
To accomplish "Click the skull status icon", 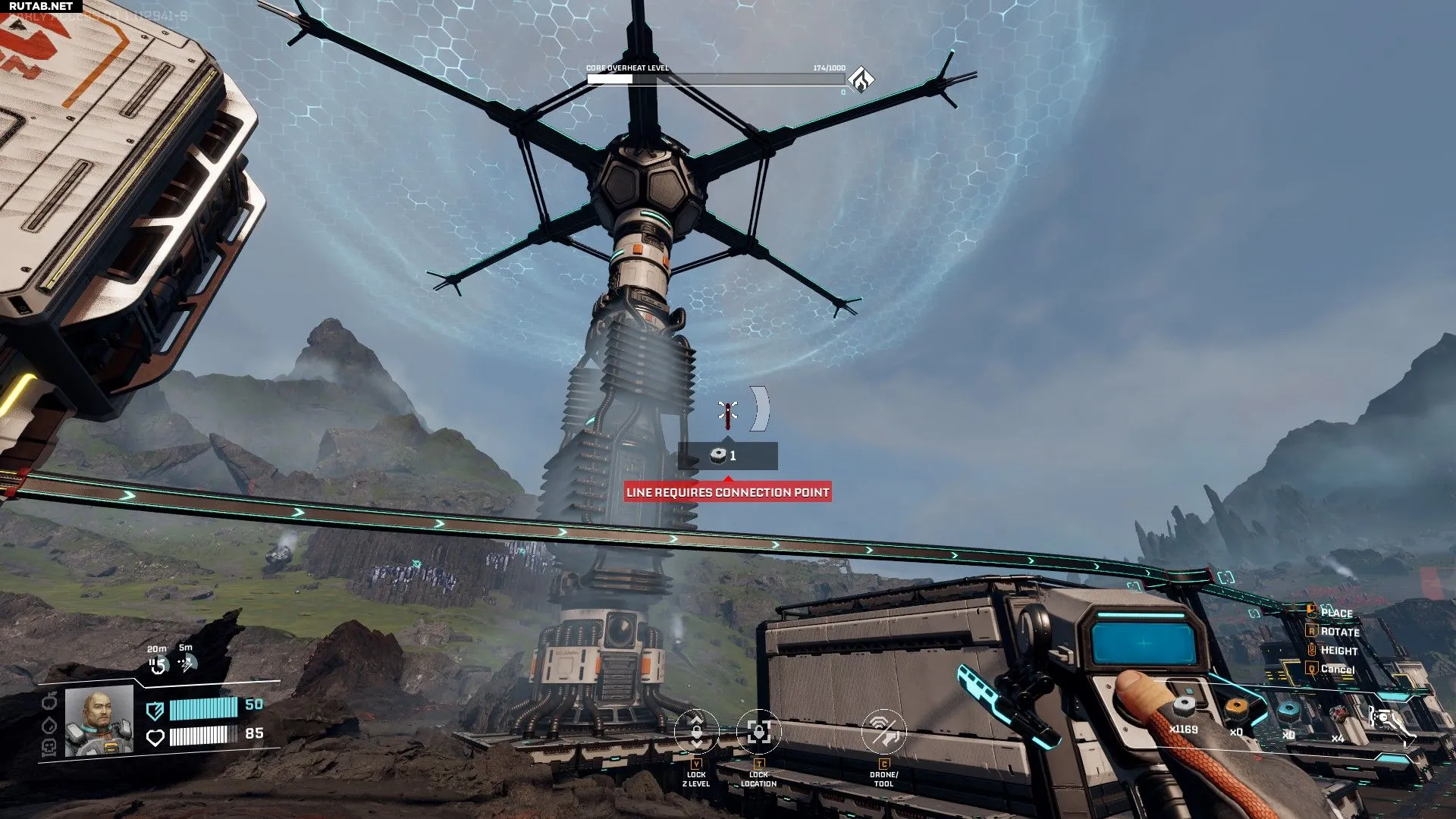I will coord(49,748).
